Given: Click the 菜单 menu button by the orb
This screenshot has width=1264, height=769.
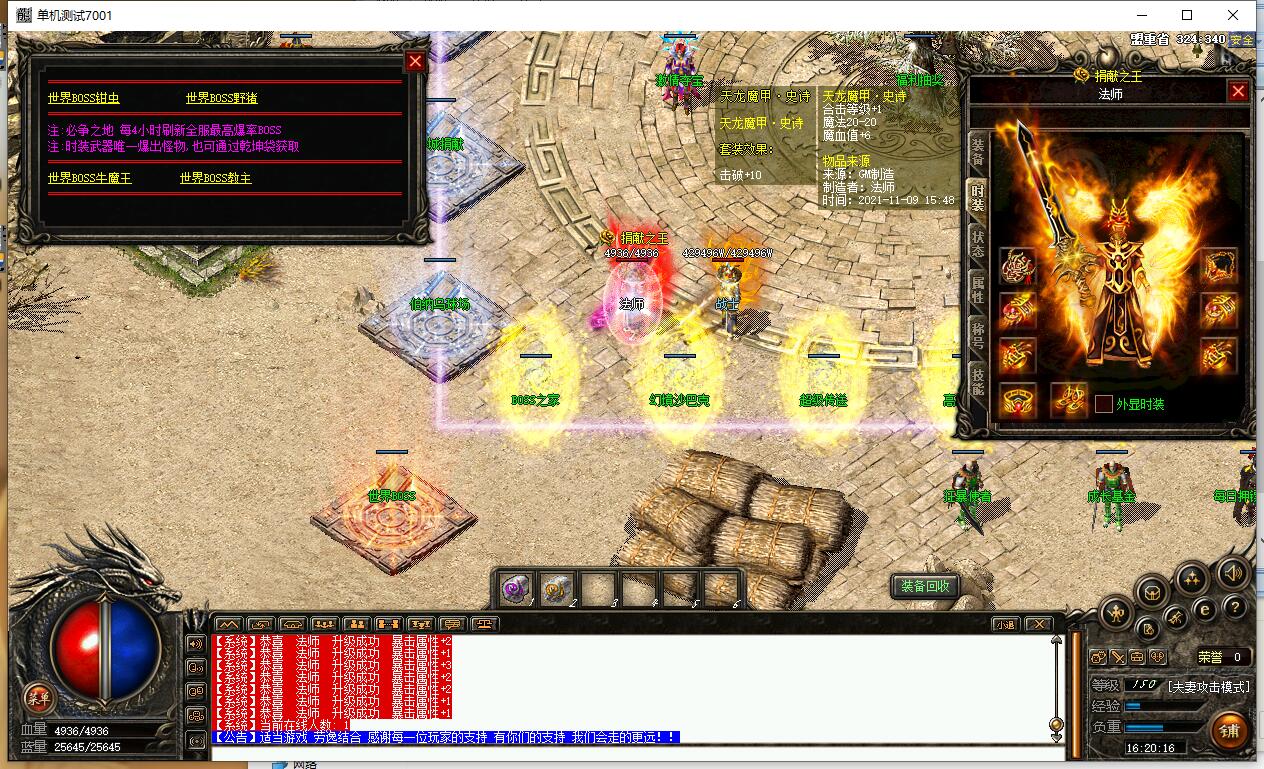Looking at the screenshot, I should (38, 697).
